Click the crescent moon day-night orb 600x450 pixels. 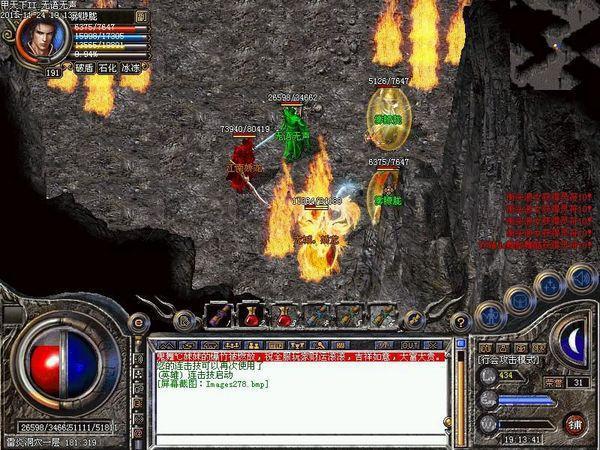pyautogui.click(x=573, y=341)
